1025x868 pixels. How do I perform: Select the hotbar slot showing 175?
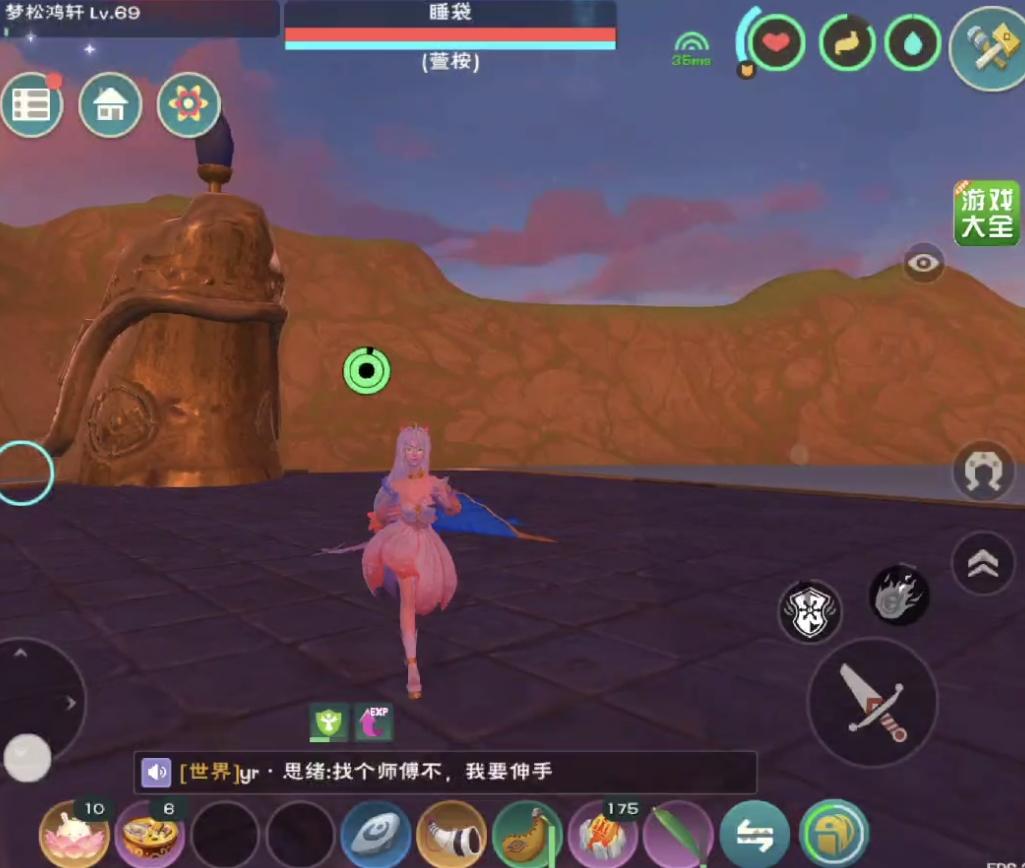point(603,835)
